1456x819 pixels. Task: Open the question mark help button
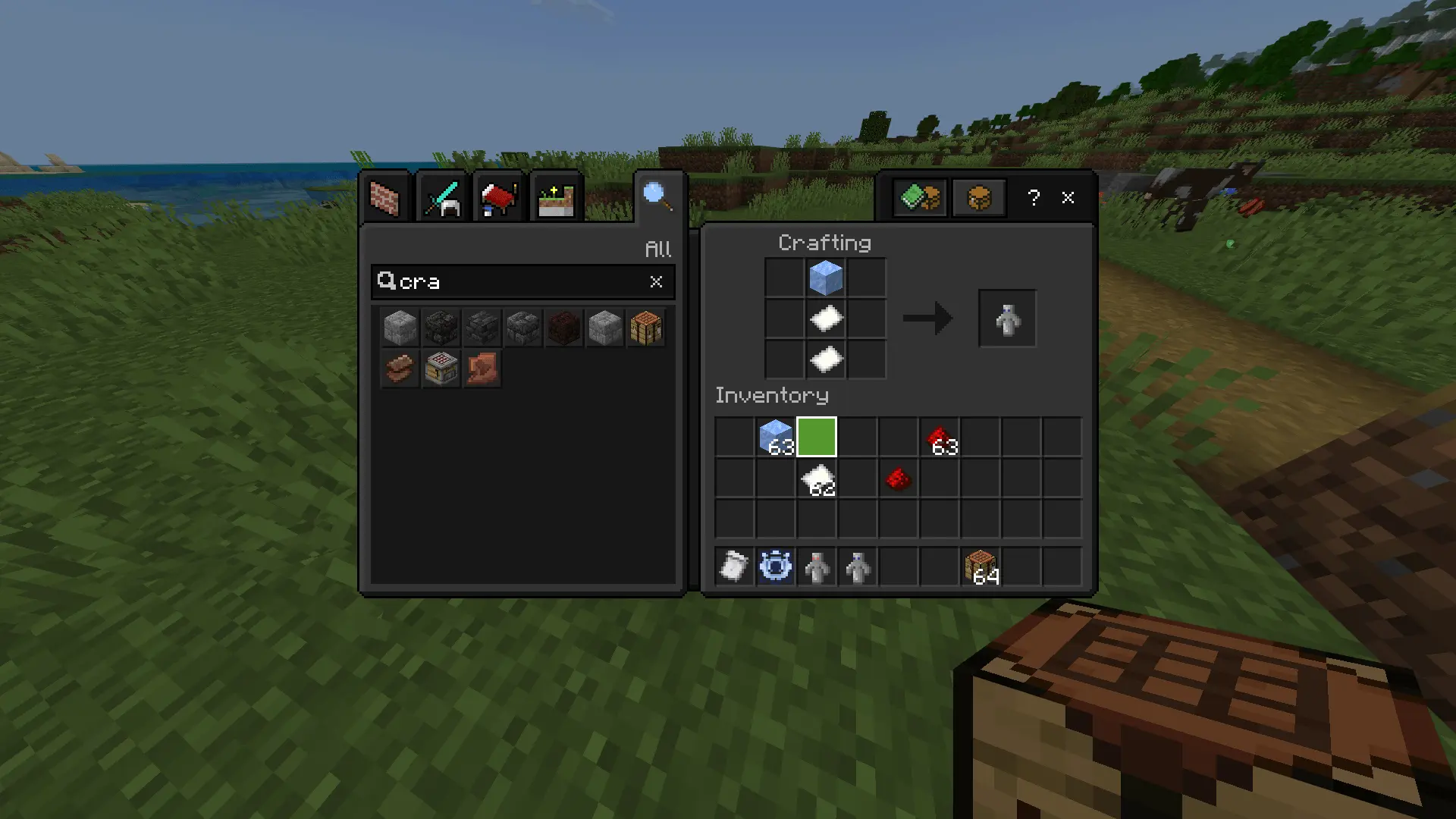[1034, 199]
